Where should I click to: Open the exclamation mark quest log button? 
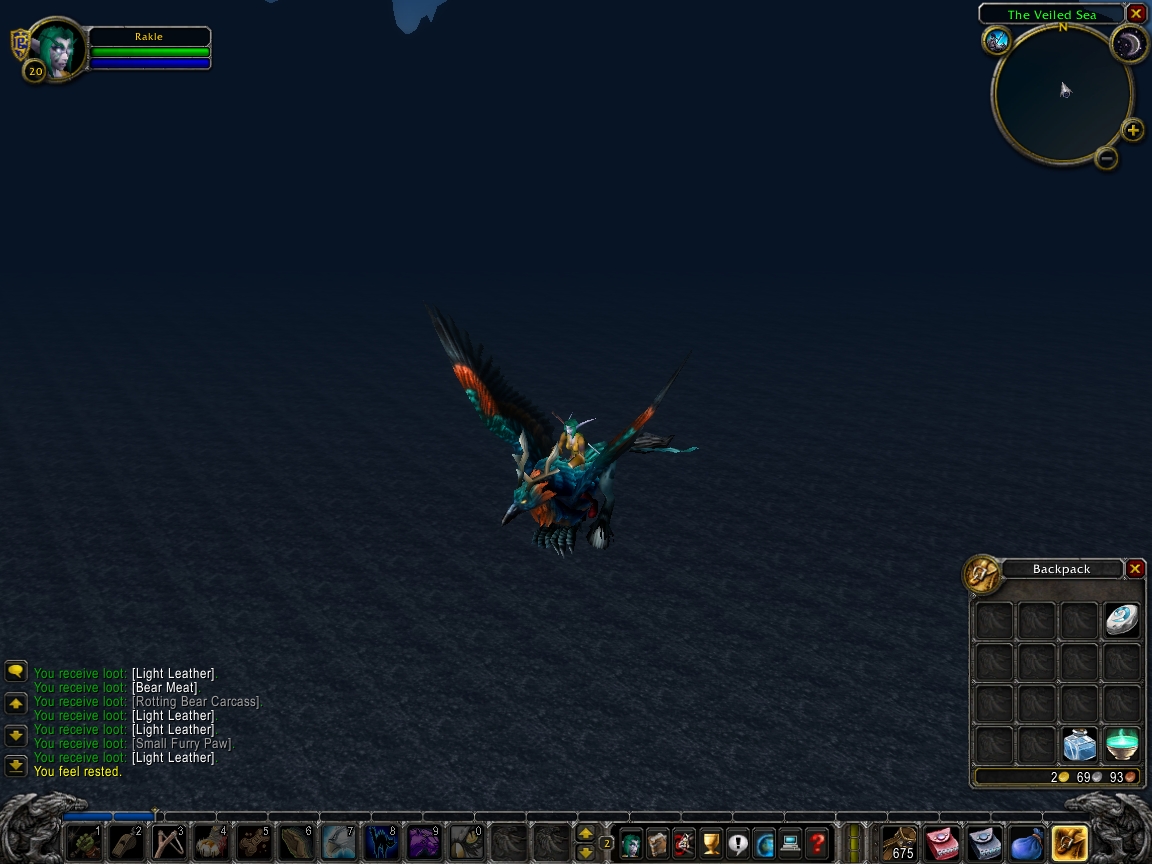coord(738,843)
